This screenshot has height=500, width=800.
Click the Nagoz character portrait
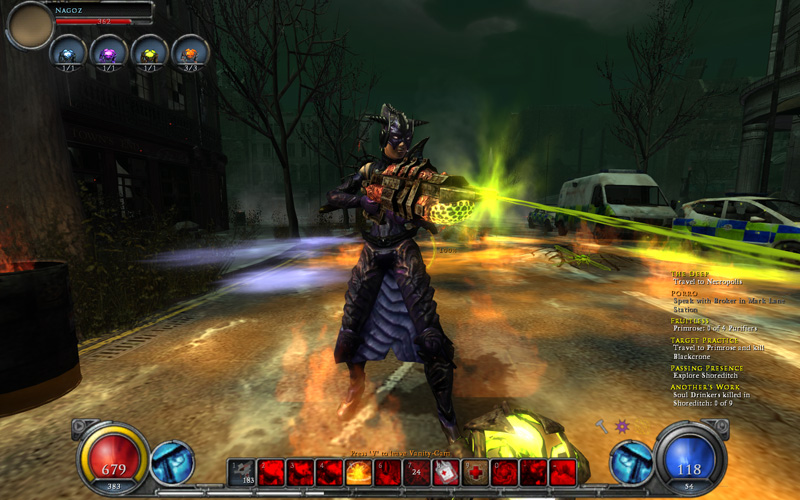pyautogui.click(x=29, y=25)
